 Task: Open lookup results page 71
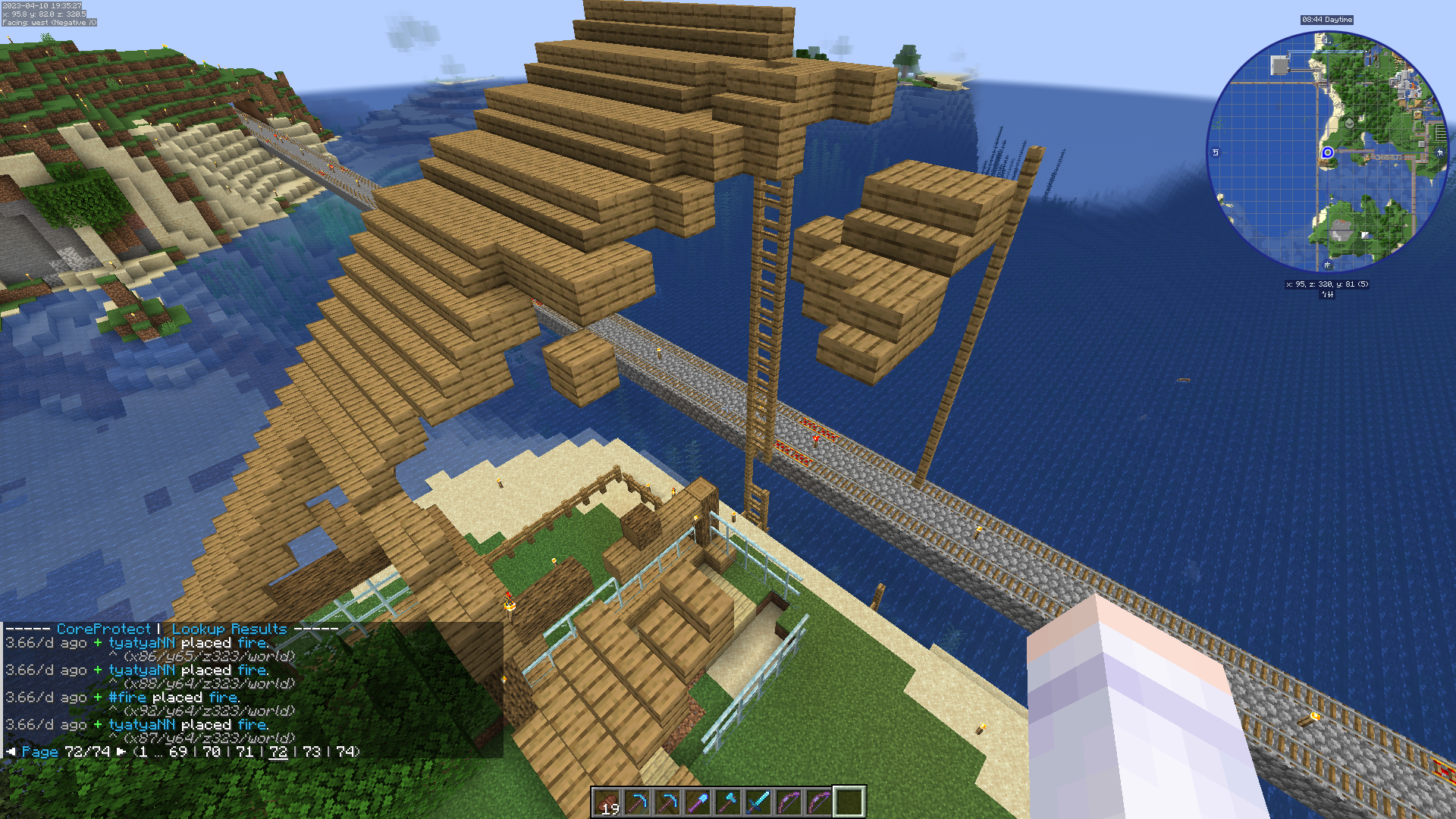click(245, 752)
